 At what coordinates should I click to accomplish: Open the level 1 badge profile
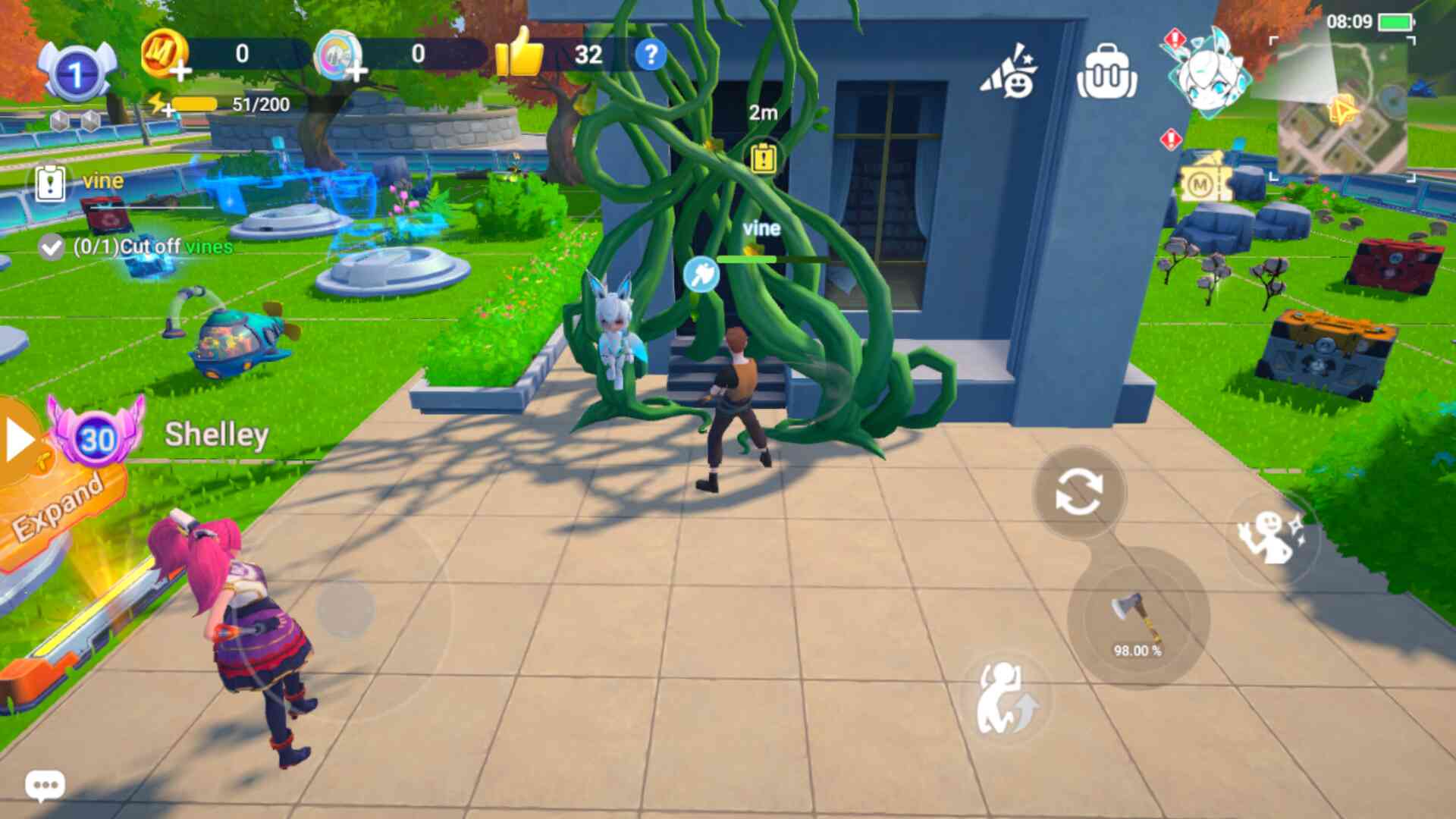click(x=76, y=73)
